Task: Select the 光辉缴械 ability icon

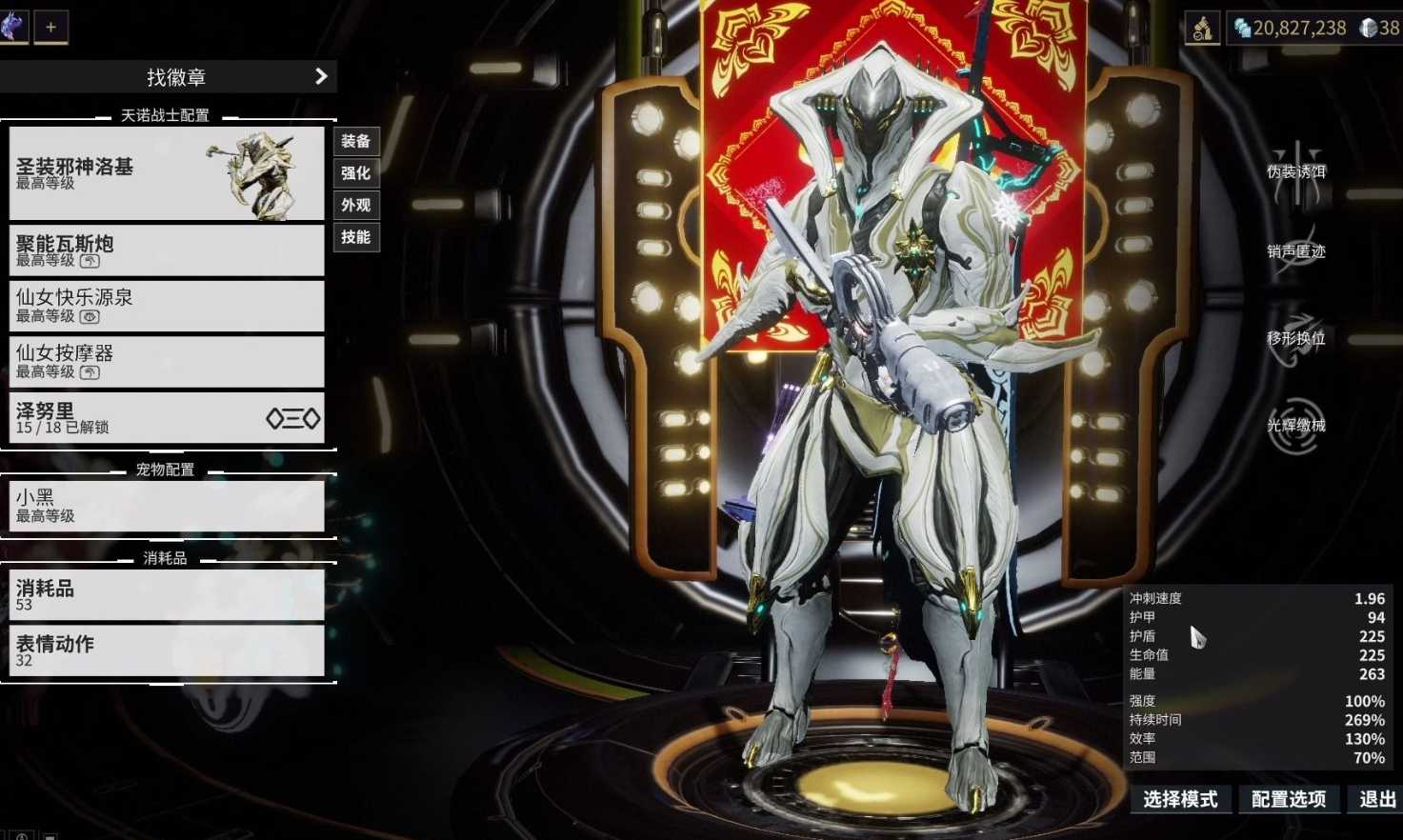Action: tap(1296, 425)
